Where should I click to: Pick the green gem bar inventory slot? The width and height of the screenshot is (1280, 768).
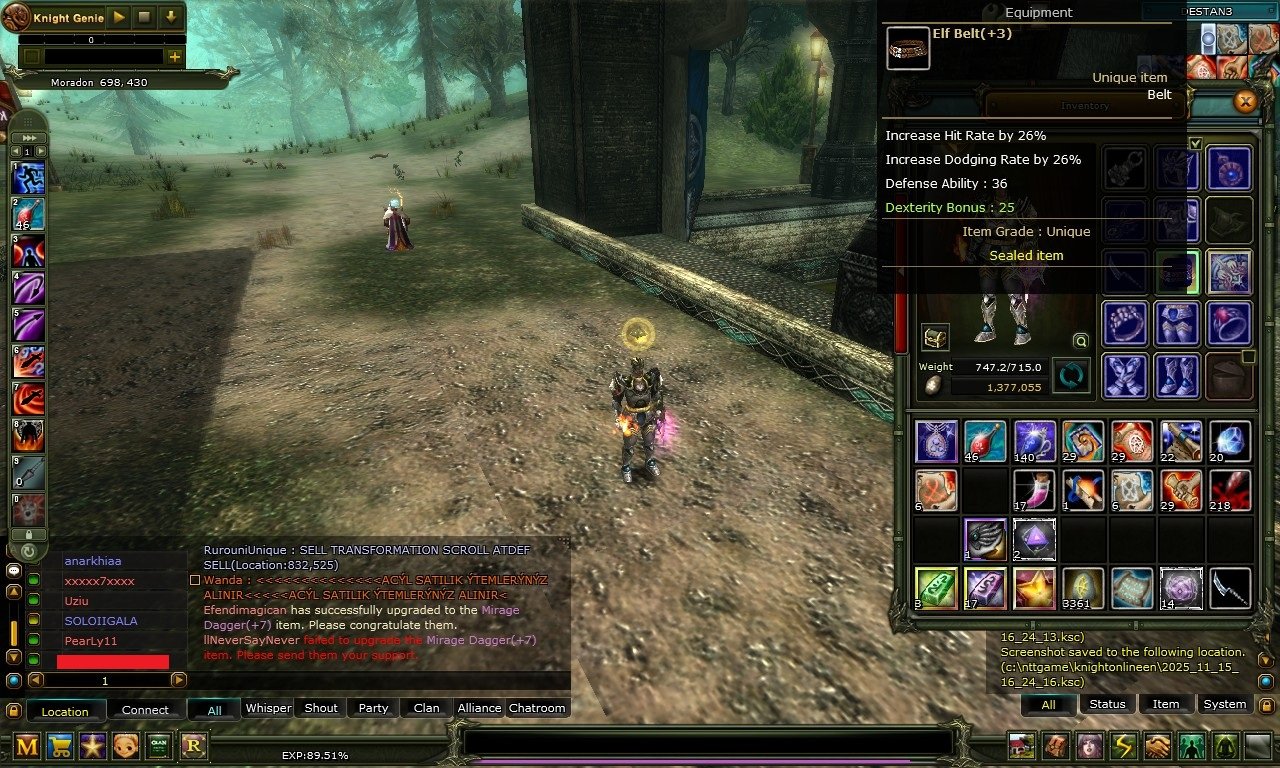coord(936,588)
